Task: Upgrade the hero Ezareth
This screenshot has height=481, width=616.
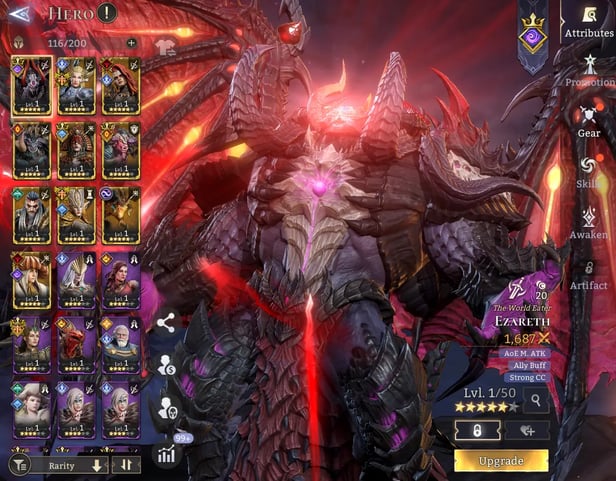Action: pyautogui.click(x=501, y=460)
